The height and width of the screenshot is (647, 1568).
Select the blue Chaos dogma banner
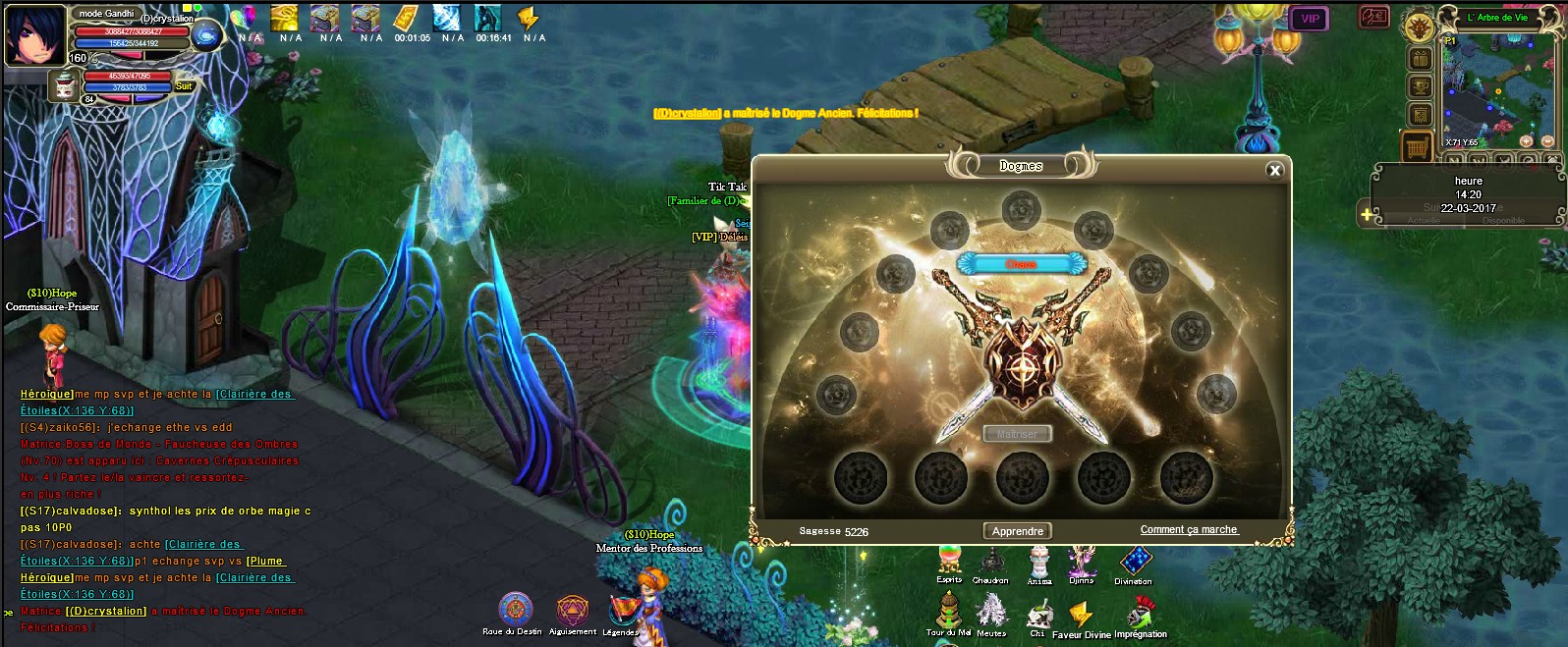point(1021,263)
